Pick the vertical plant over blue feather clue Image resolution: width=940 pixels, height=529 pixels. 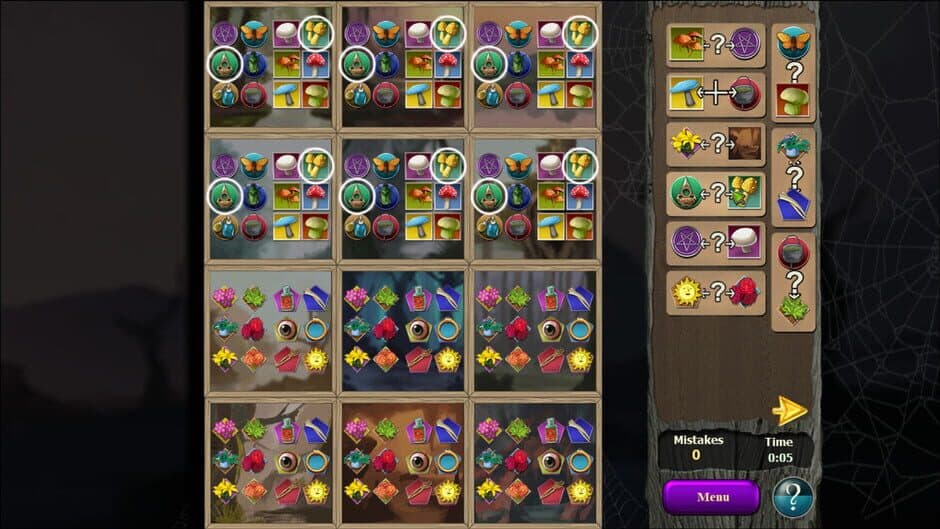pyautogui.click(x=793, y=177)
